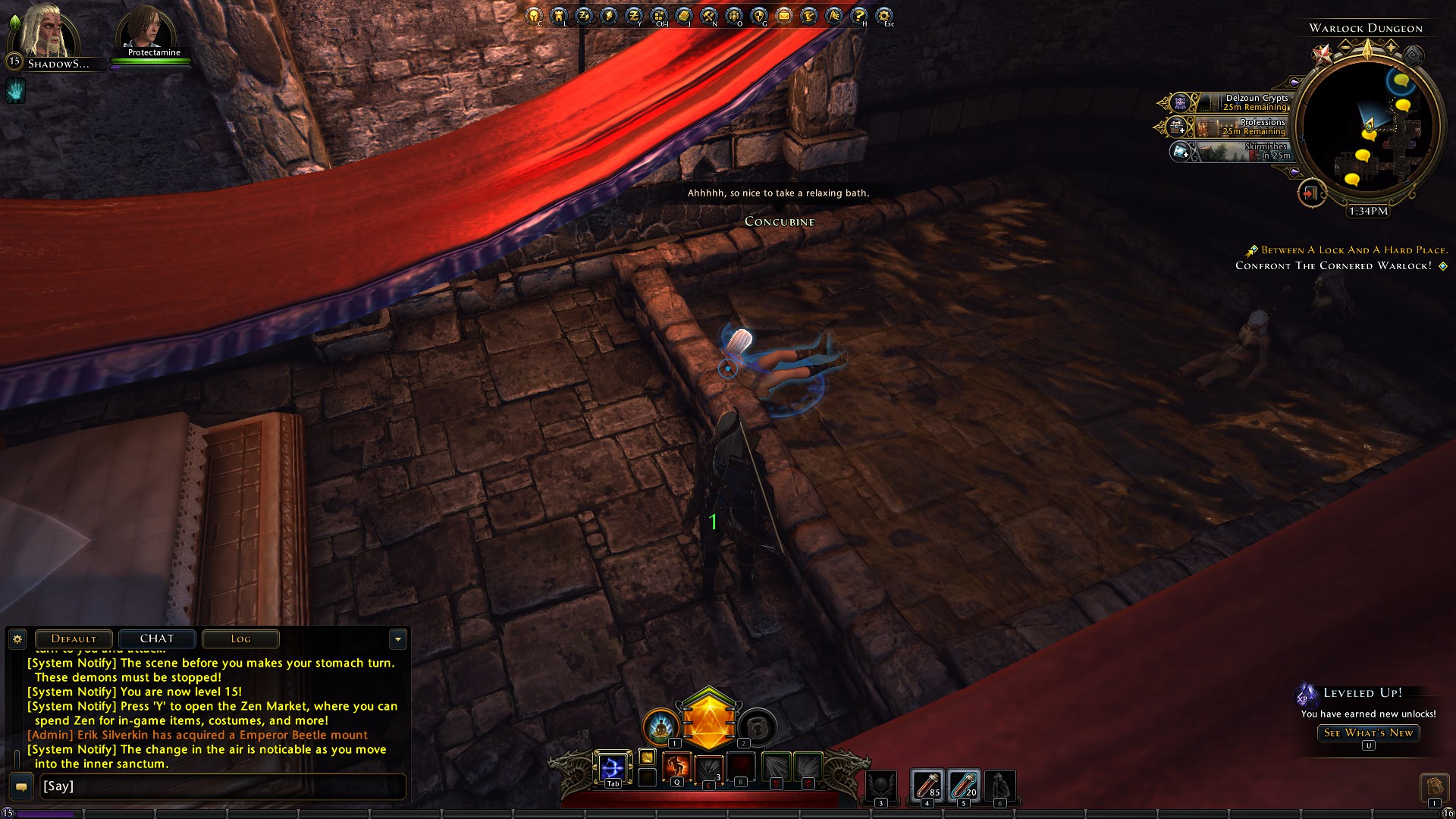Use the health potion with 85 count
Screen dimensions: 1456x819
click(x=927, y=785)
